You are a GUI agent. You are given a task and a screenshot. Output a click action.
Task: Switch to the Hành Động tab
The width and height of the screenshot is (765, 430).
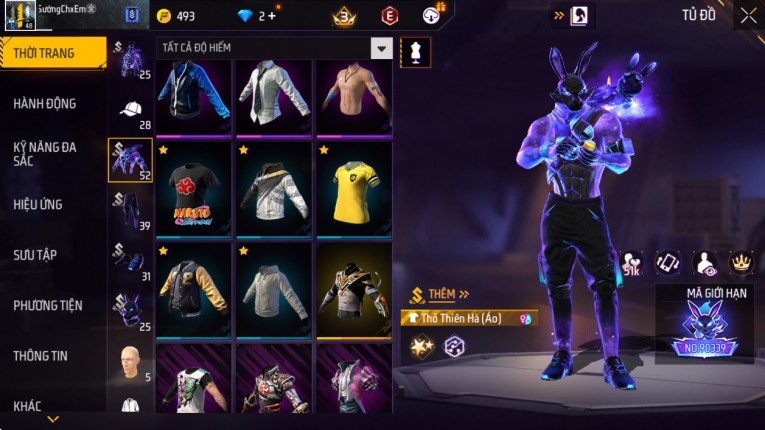[x=45, y=103]
